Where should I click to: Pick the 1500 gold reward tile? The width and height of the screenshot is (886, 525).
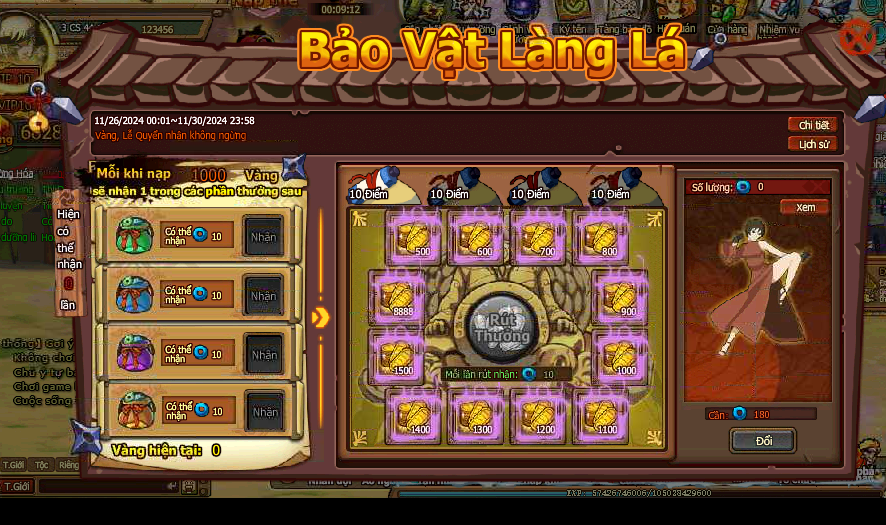pos(397,355)
